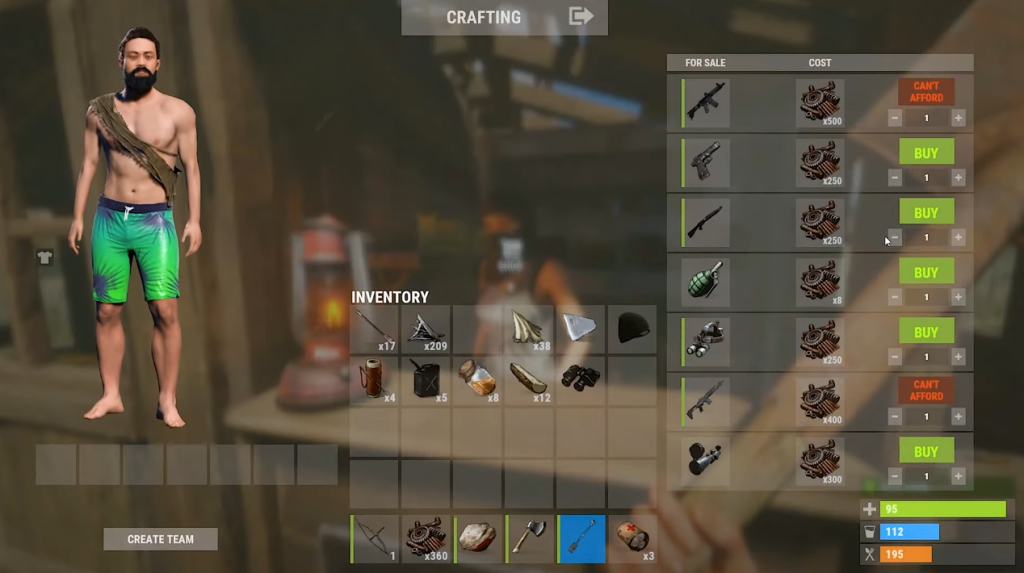Pick the low grade fuel jerry can
The width and height of the screenshot is (1024, 573).
point(426,380)
